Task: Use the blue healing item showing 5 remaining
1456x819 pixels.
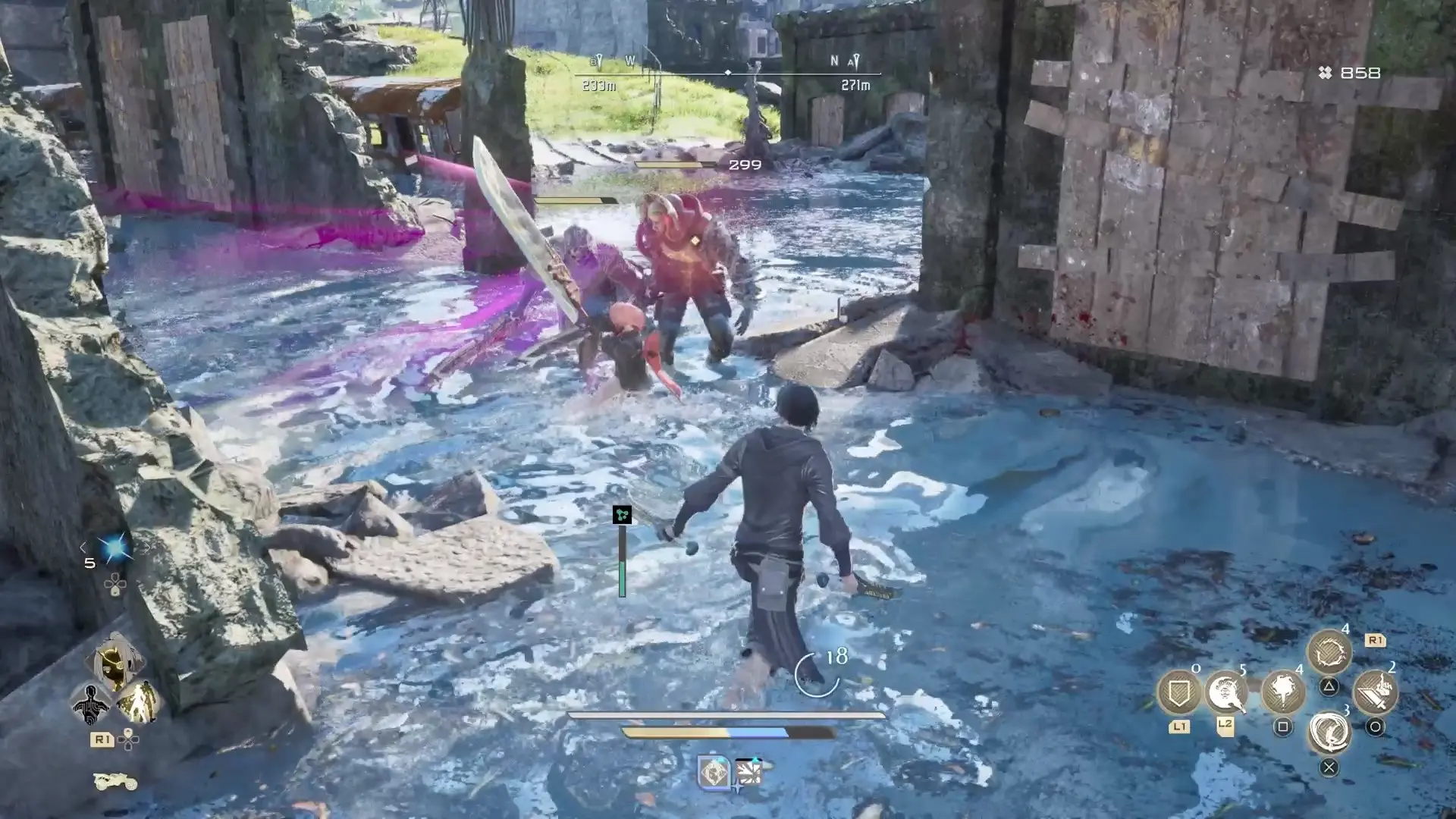Action: coord(114,548)
